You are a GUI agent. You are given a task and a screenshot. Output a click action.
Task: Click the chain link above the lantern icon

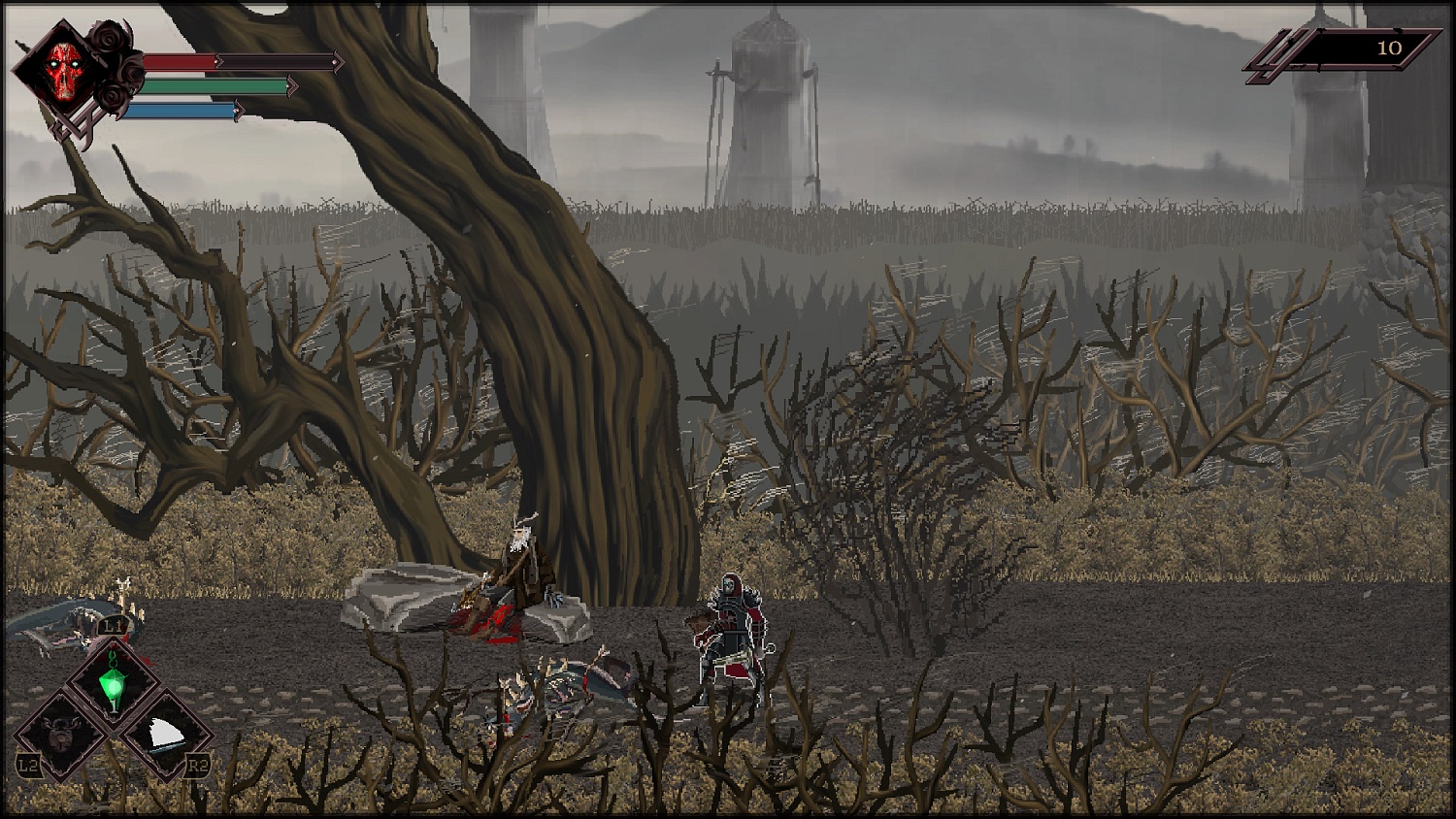113,657
